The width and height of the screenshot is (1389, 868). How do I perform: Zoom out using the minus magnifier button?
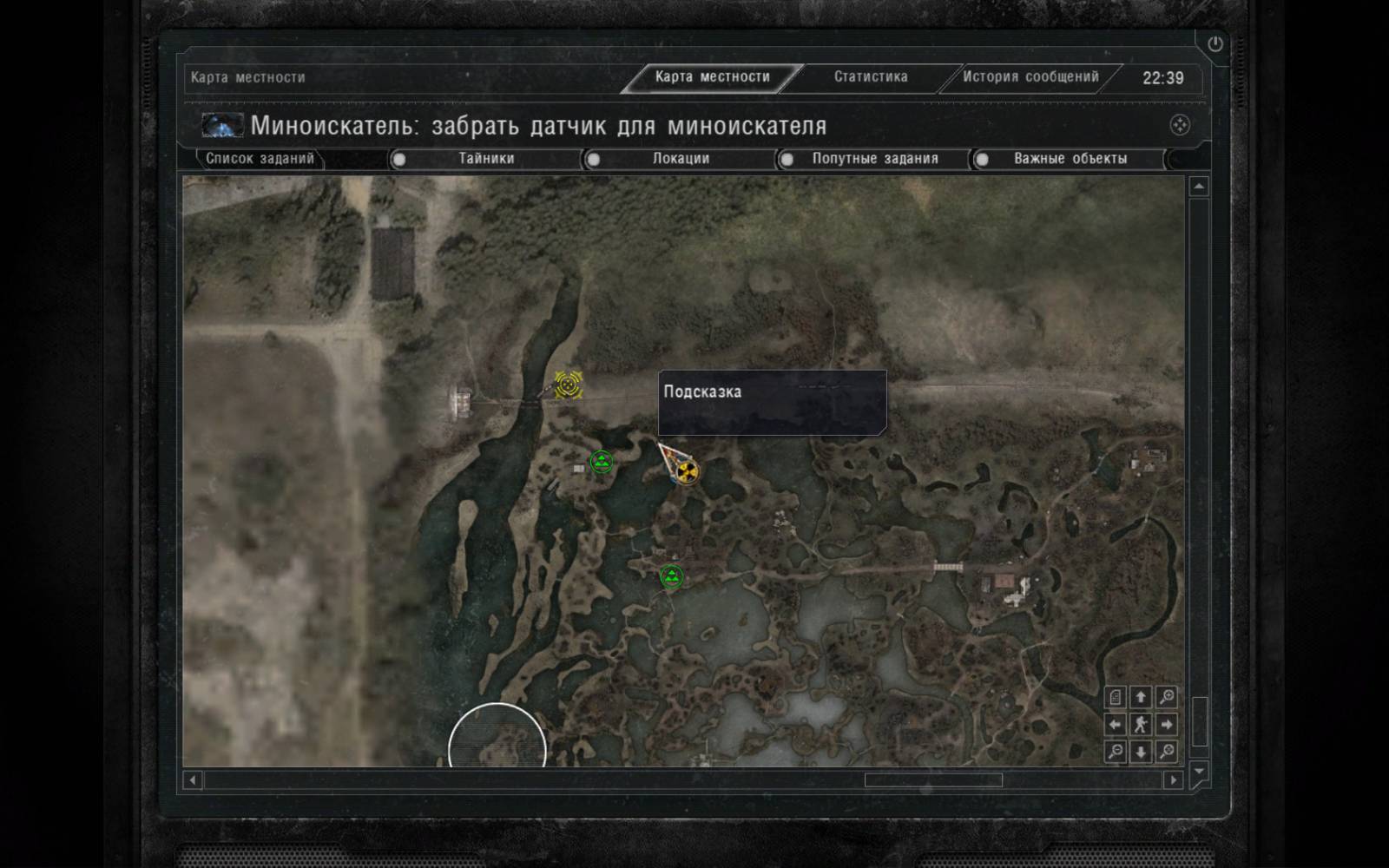[x=1116, y=751]
